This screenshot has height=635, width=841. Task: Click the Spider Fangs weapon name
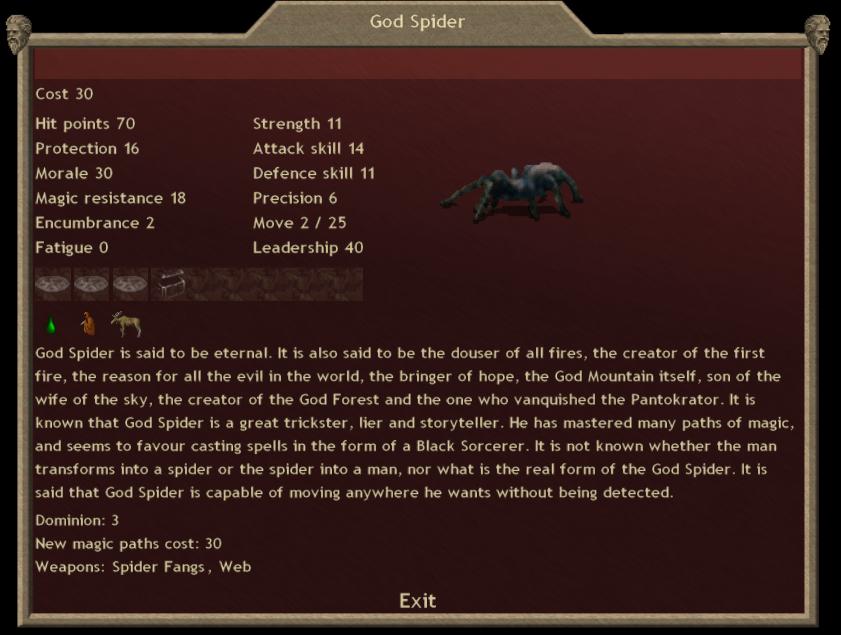point(158,567)
